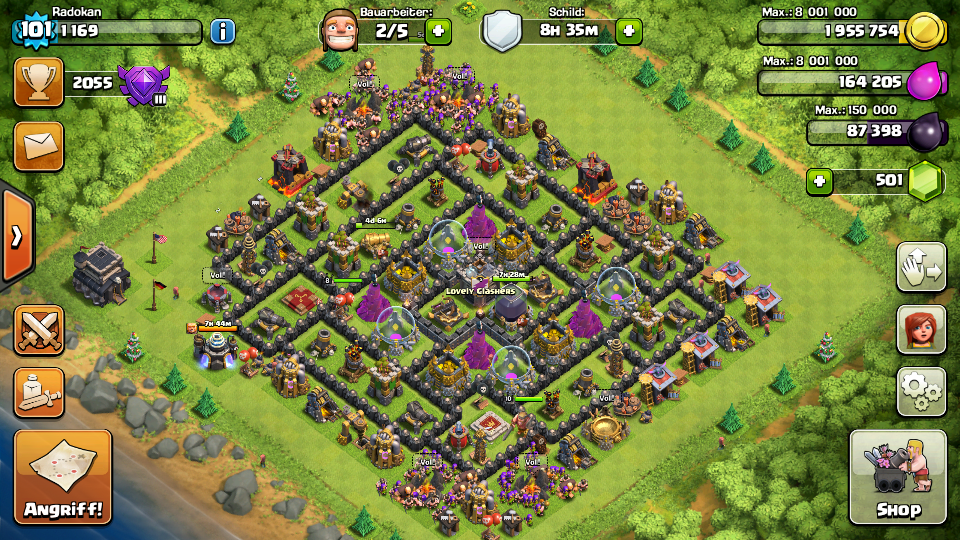
Task: Add shield time with the green plus
Action: [629, 31]
